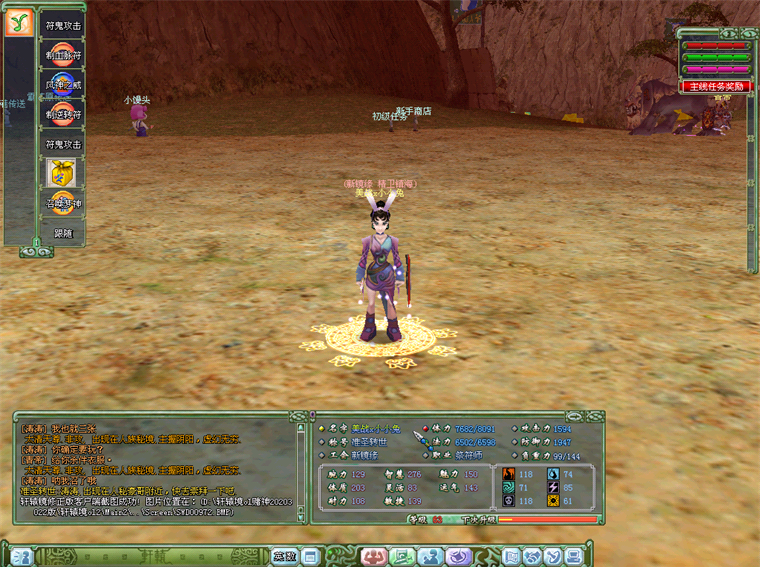The width and height of the screenshot is (760, 567).
Task: Activate the 制血脉符 skill
Action: pos(63,54)
